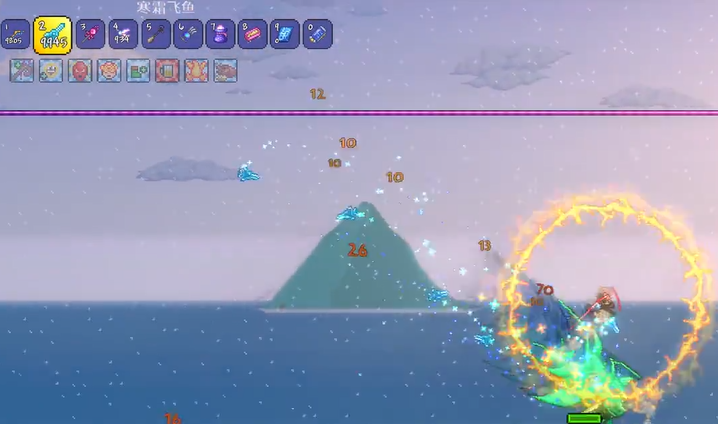Select the blue item in slot 0

317,35
